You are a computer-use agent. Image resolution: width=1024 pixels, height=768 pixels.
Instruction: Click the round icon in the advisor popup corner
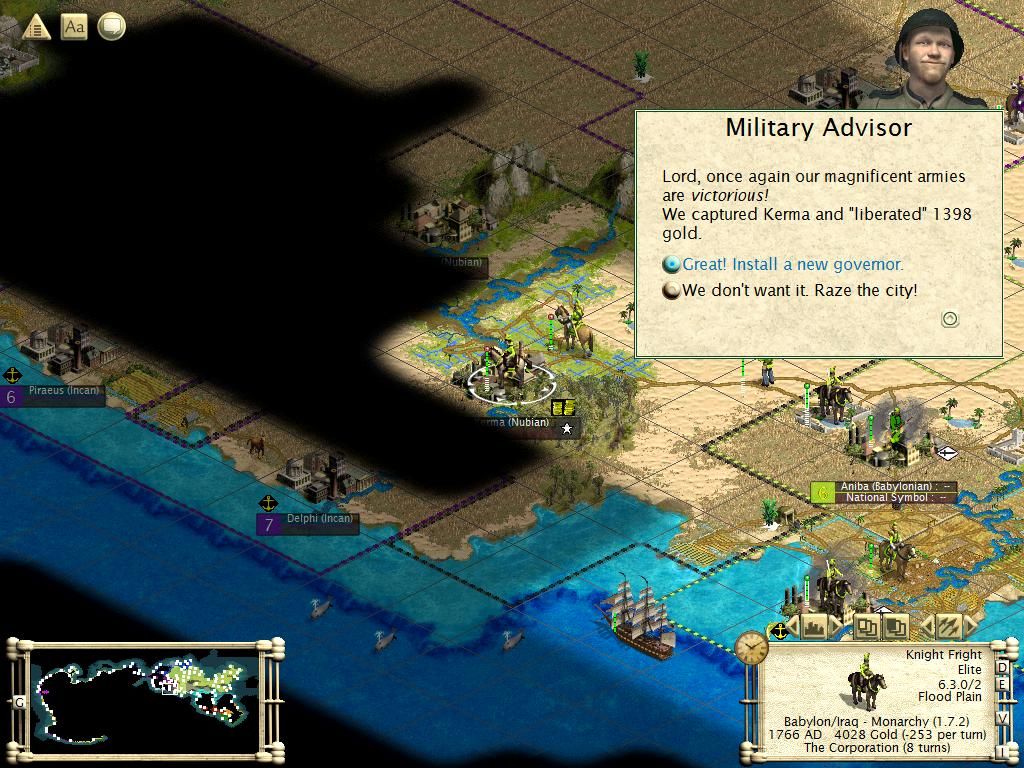(950, 319)
